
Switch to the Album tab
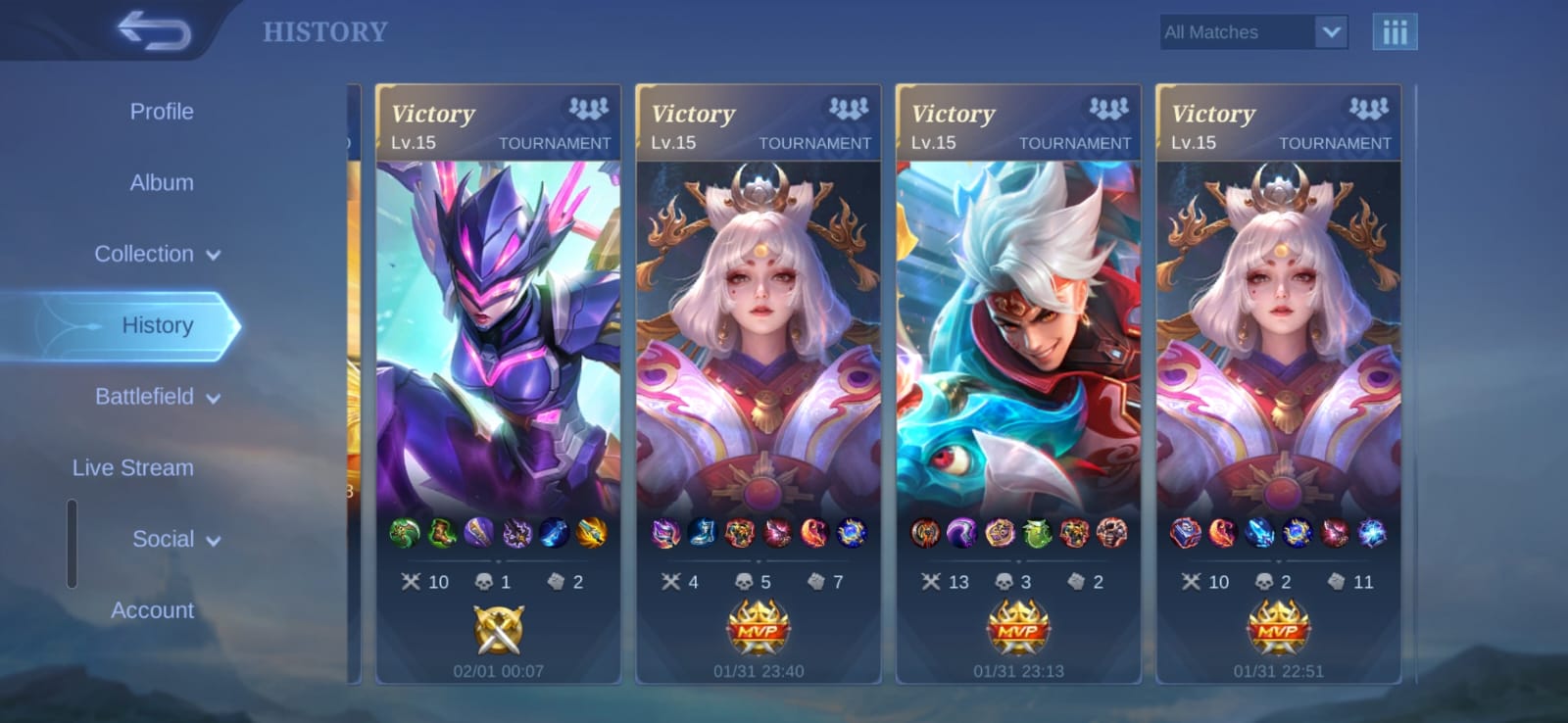(162, 183)
